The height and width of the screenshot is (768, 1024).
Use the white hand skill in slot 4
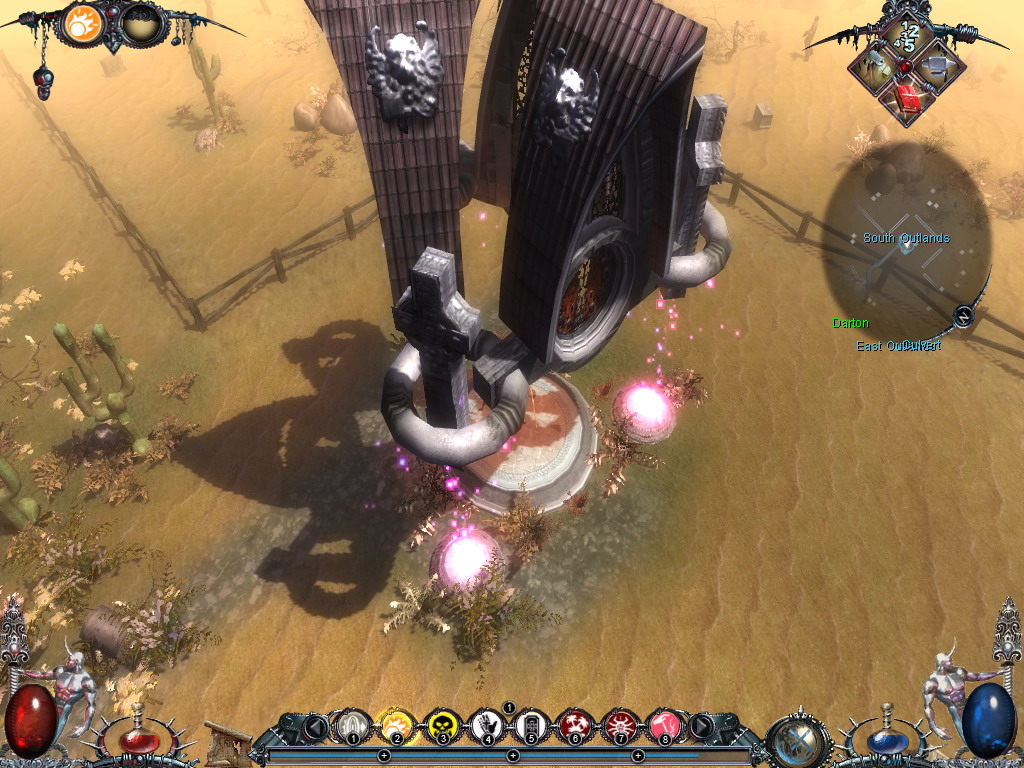tap(487, 725)
